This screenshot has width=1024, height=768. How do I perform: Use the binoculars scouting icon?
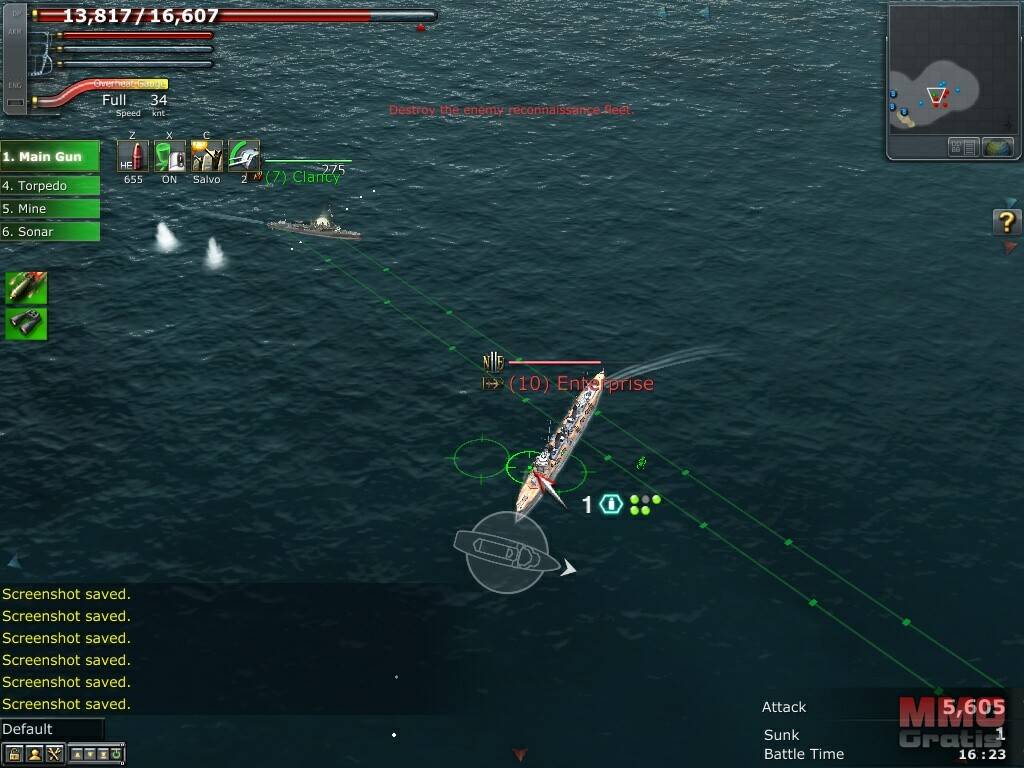coord(26,323)
